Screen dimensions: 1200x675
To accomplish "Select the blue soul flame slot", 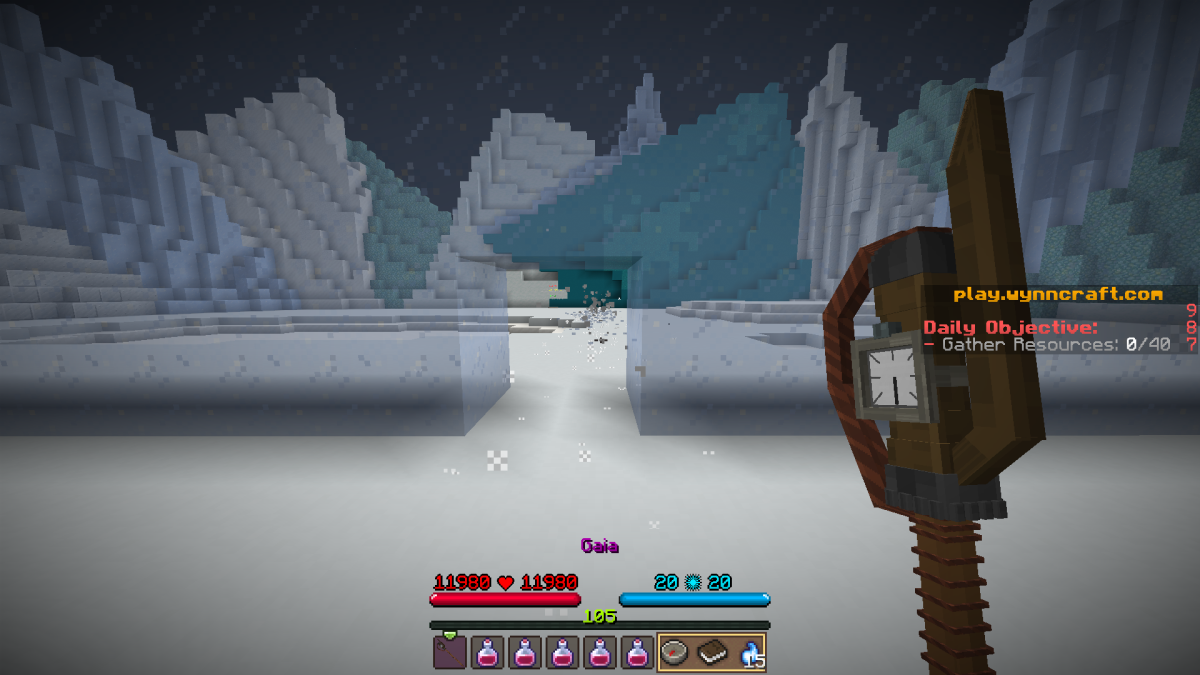I will point(749,652).
